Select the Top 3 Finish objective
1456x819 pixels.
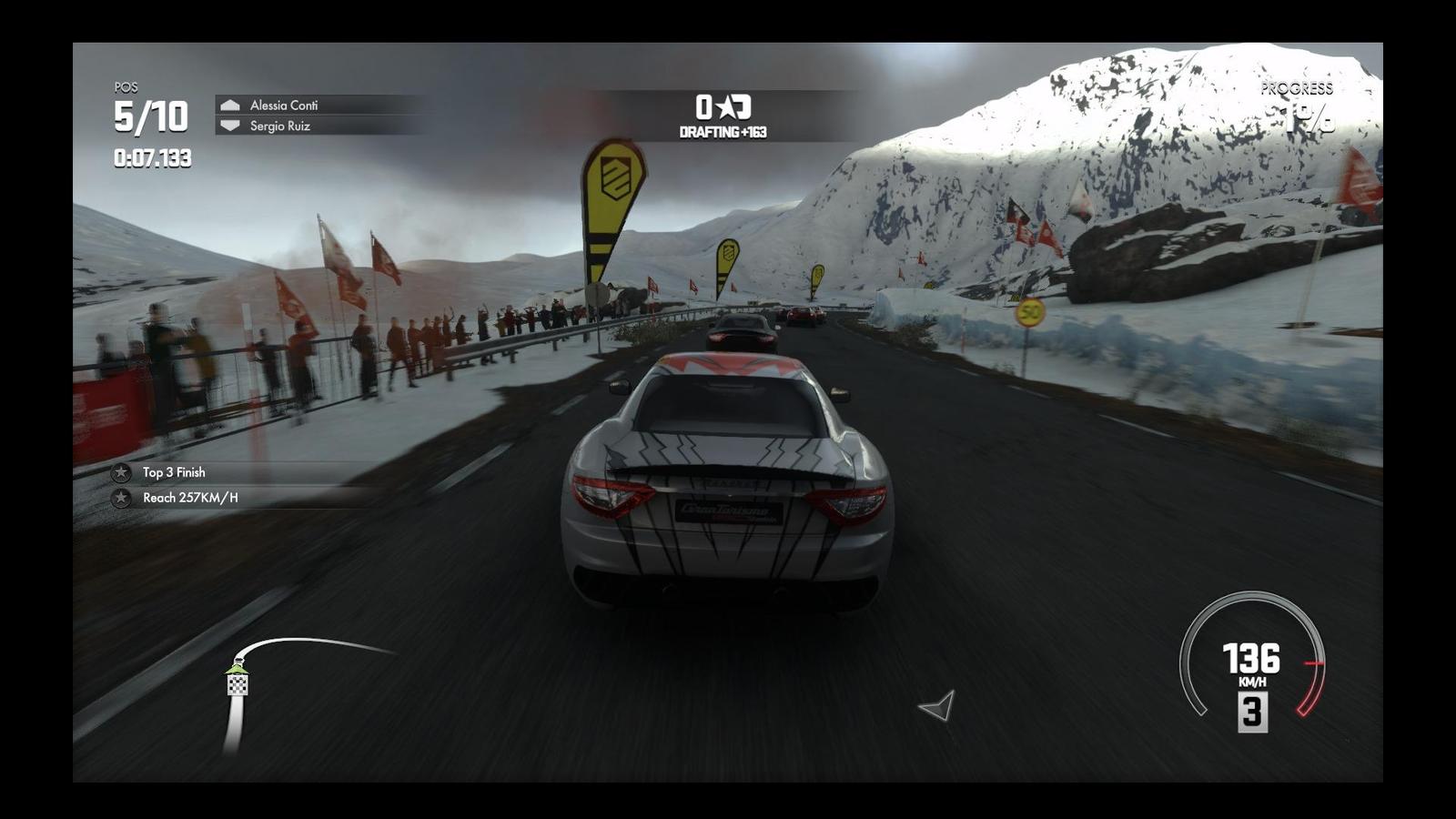pyautogui.click(x=174, y=472)
